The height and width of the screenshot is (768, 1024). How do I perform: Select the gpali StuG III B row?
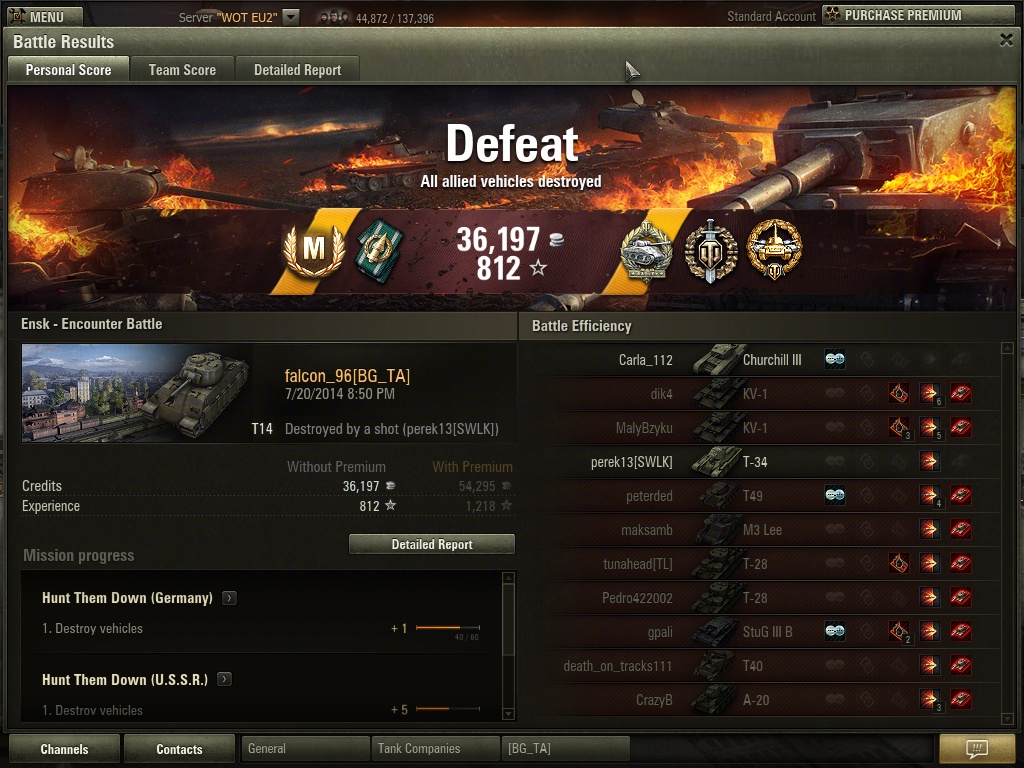coord(760,632)
